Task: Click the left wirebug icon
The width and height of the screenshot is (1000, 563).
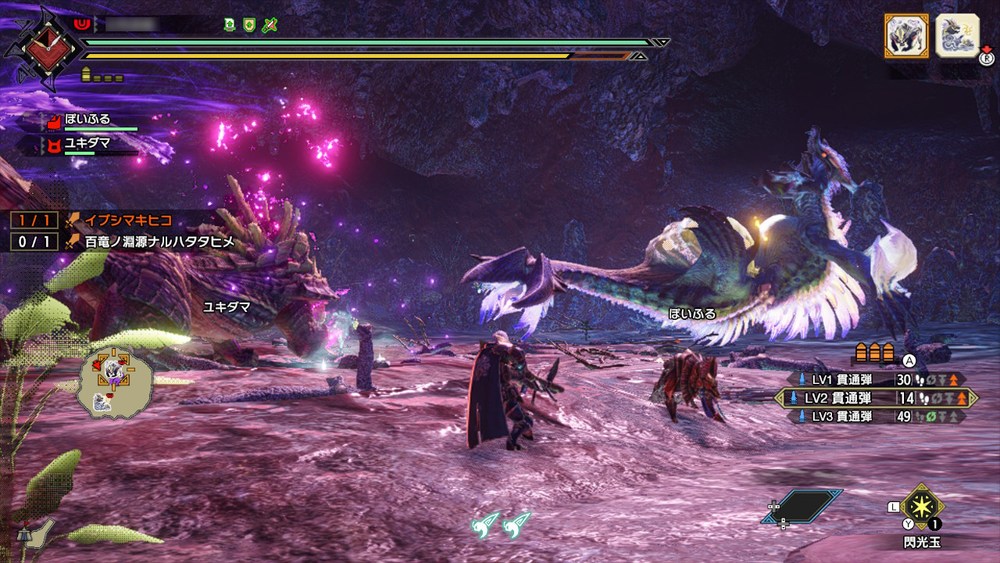Action: (488, 522)
